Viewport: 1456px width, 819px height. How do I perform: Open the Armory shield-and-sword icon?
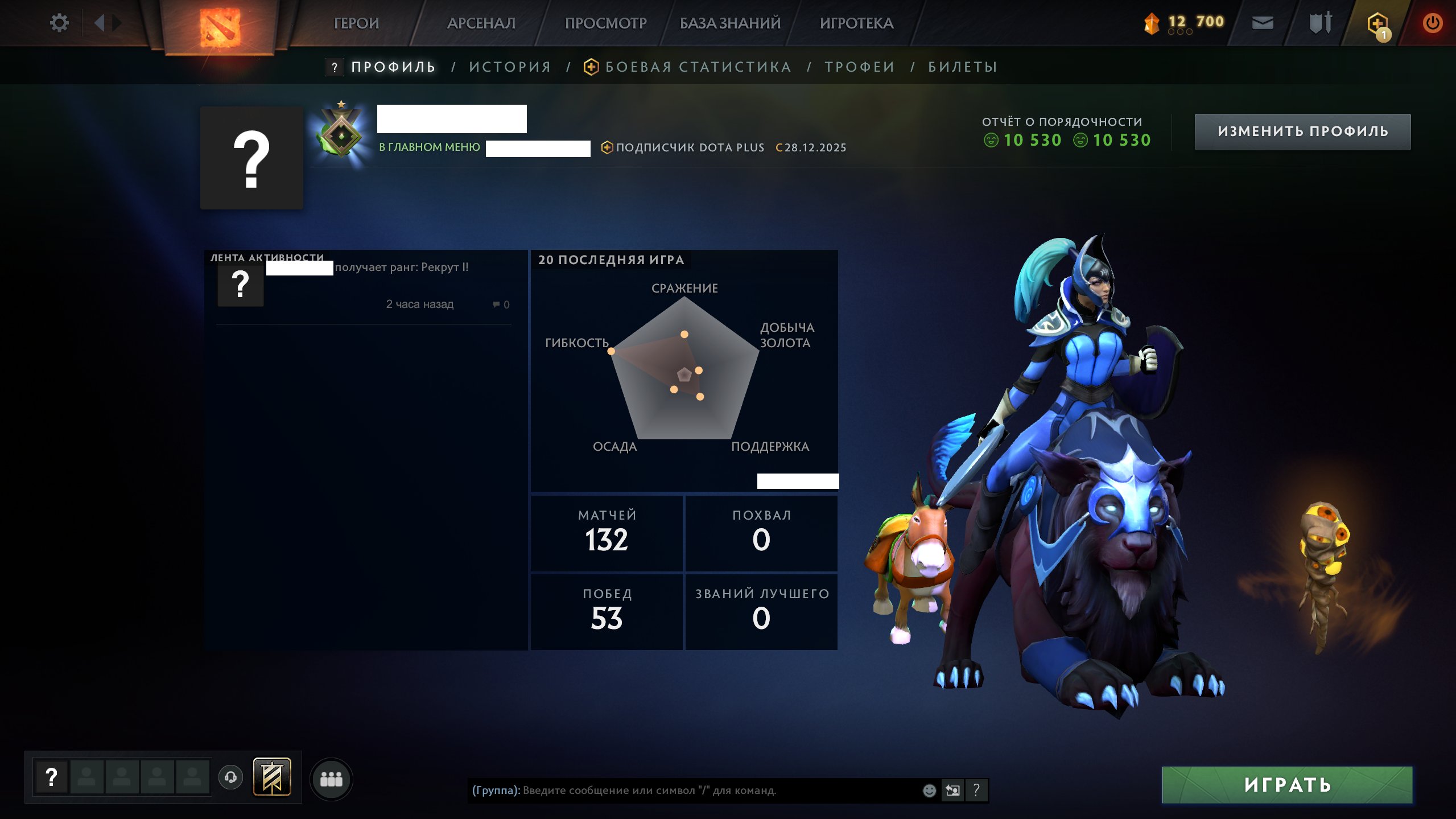[x=1319, y=23]
